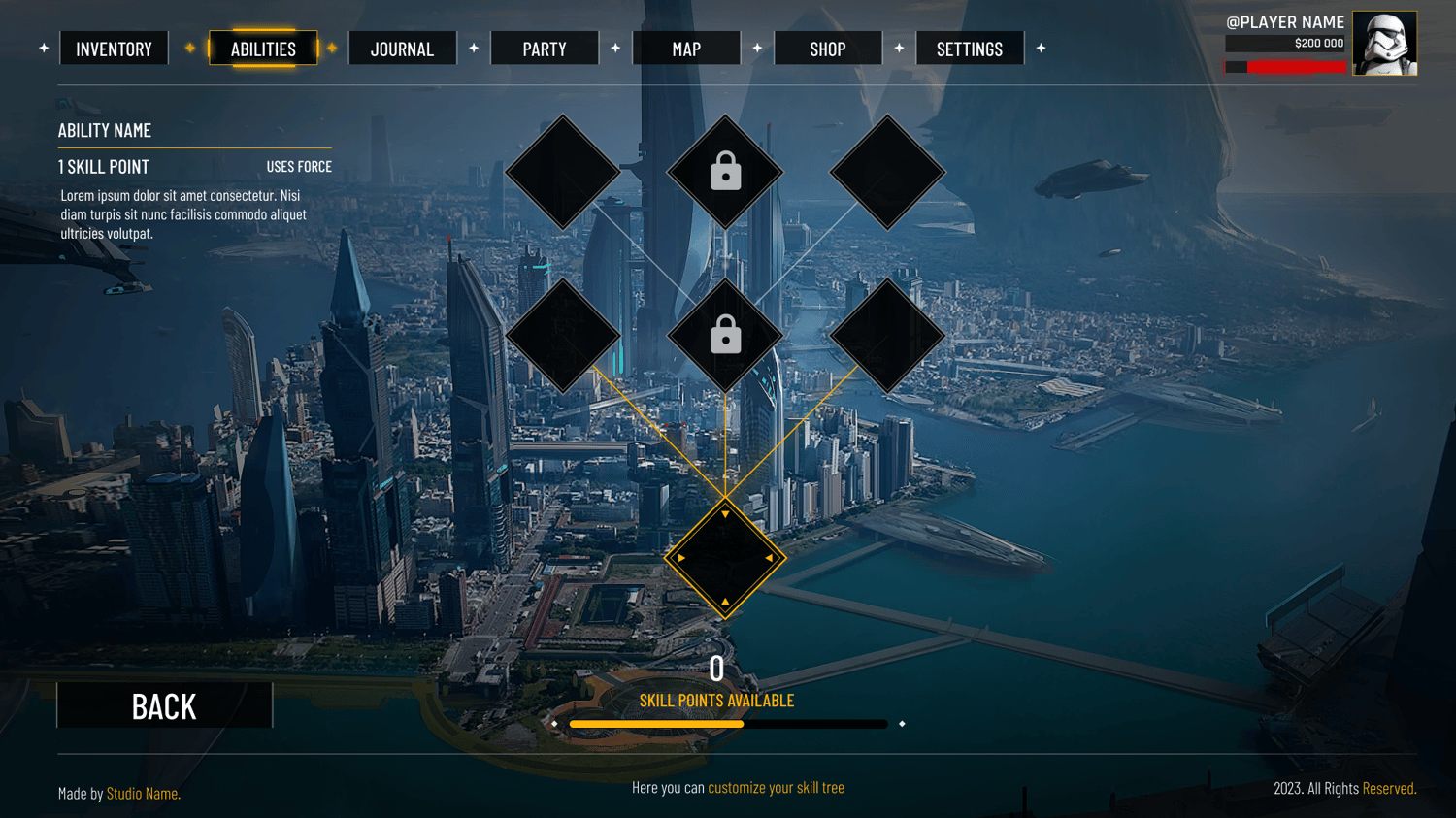Open the Inventory tab
Image resolution: width=1456 pixels, height=818 pixels.
coord(114,49)
